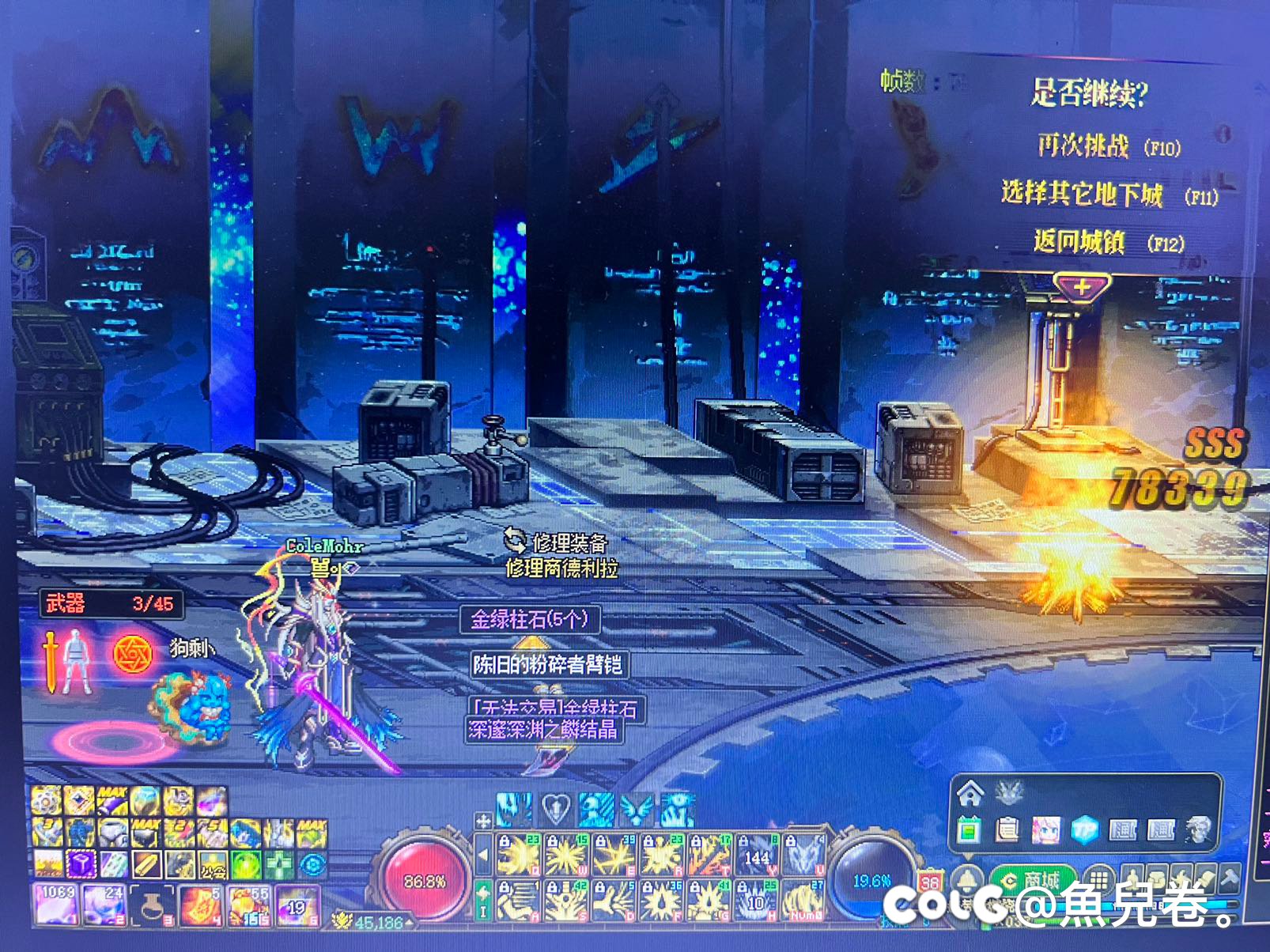This screenshot has width=1270, height=952.
Task: Click the 公会 guild buff icon
Action: point(211,866)
